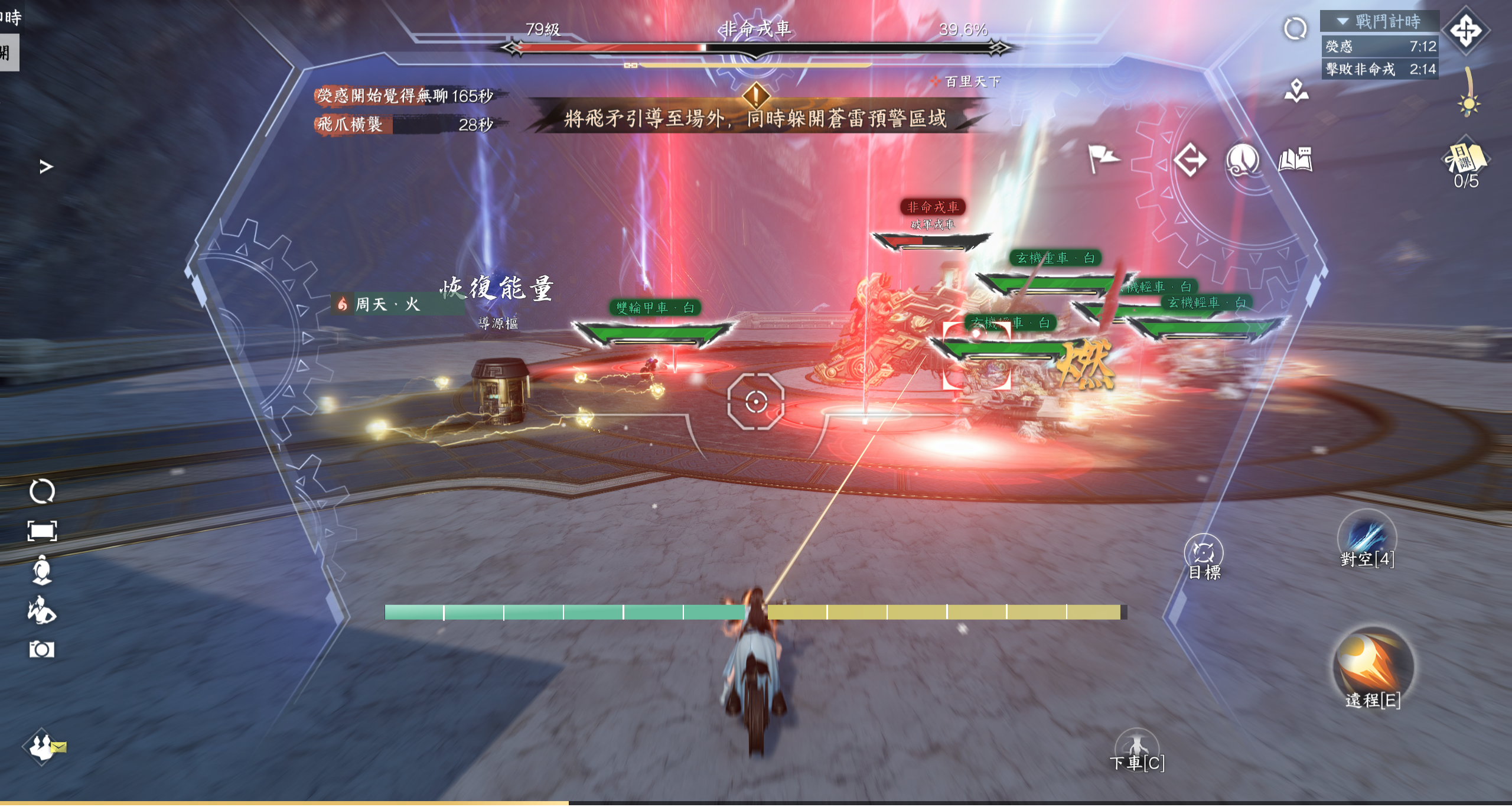1512x807 pixels.
Task: Expand the side panel arrow
Action: click(x=46, y=167)
